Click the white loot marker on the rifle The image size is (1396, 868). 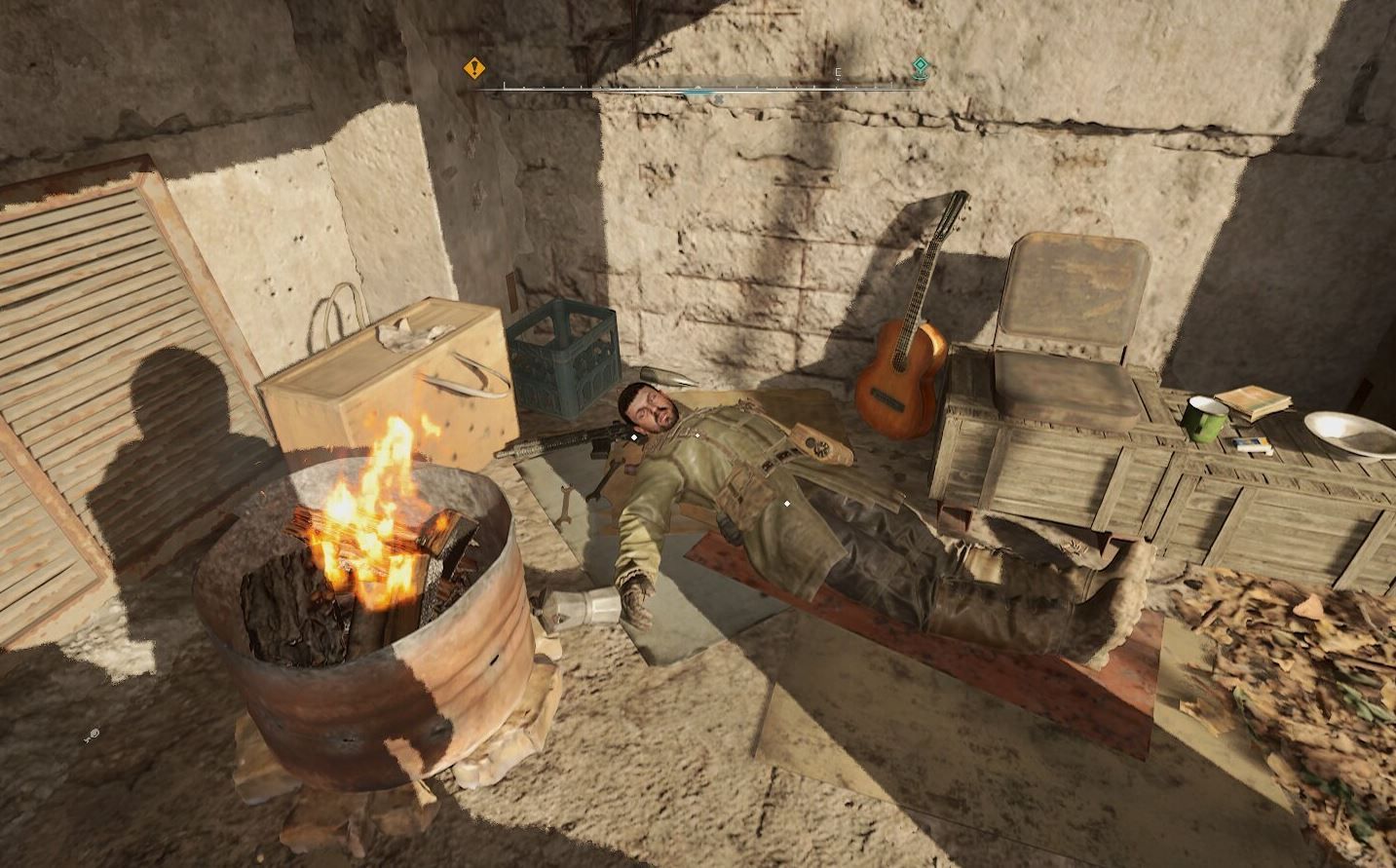[x=632, y=436]
